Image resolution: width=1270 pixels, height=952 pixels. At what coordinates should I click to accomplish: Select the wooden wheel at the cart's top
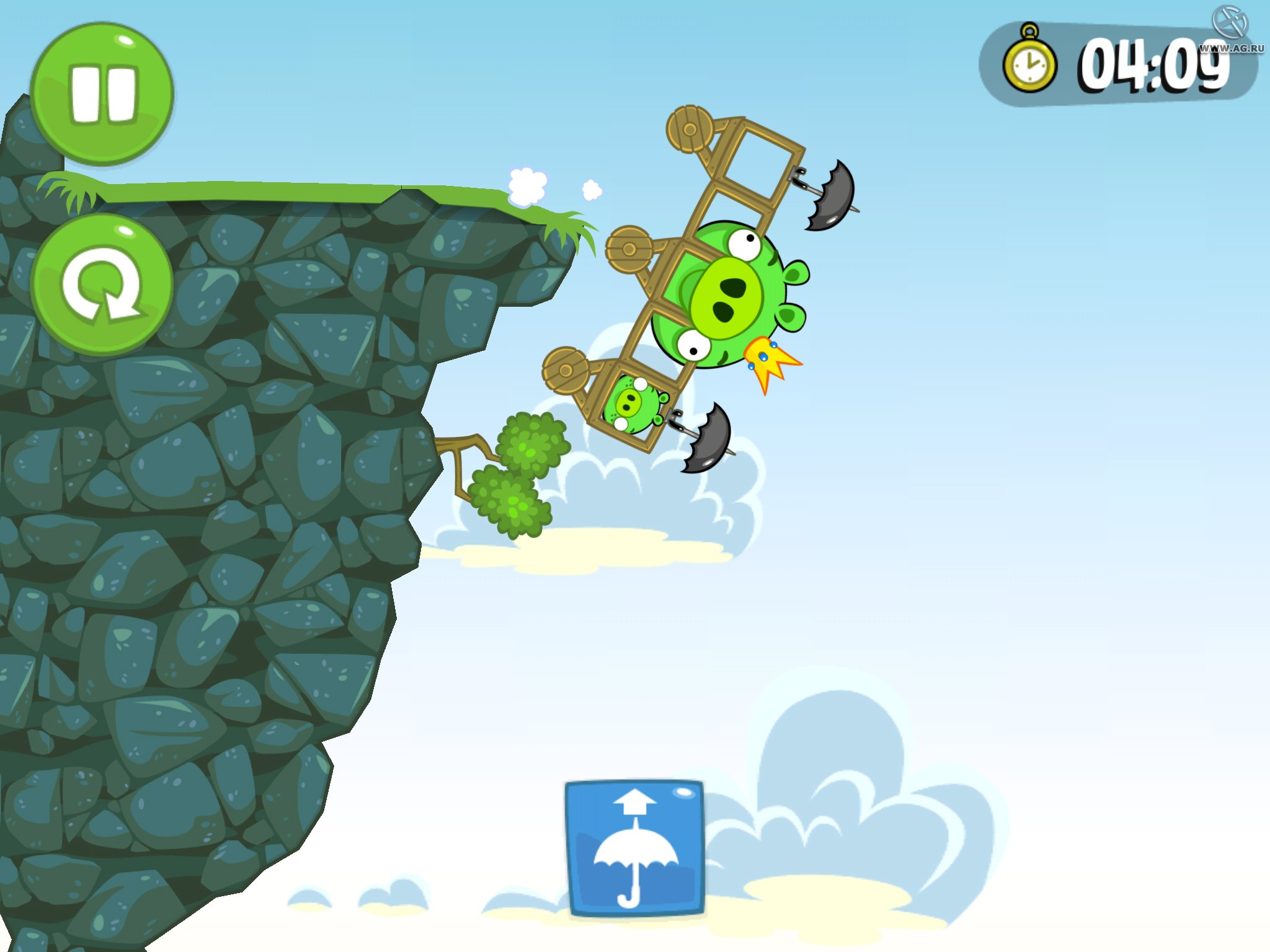[688, 130]
